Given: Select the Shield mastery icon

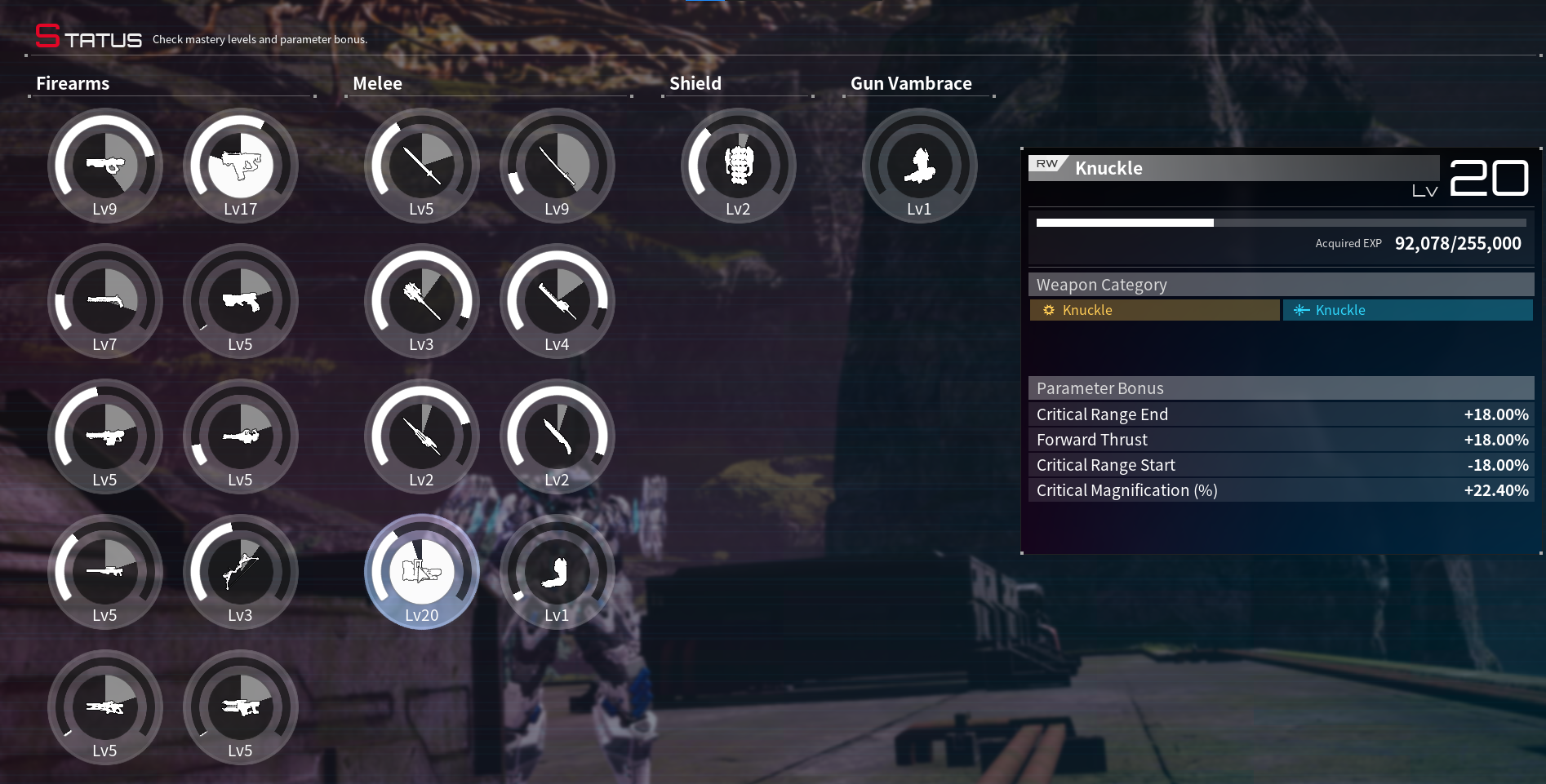Looking at the screenshot, I should pos(738,166).
